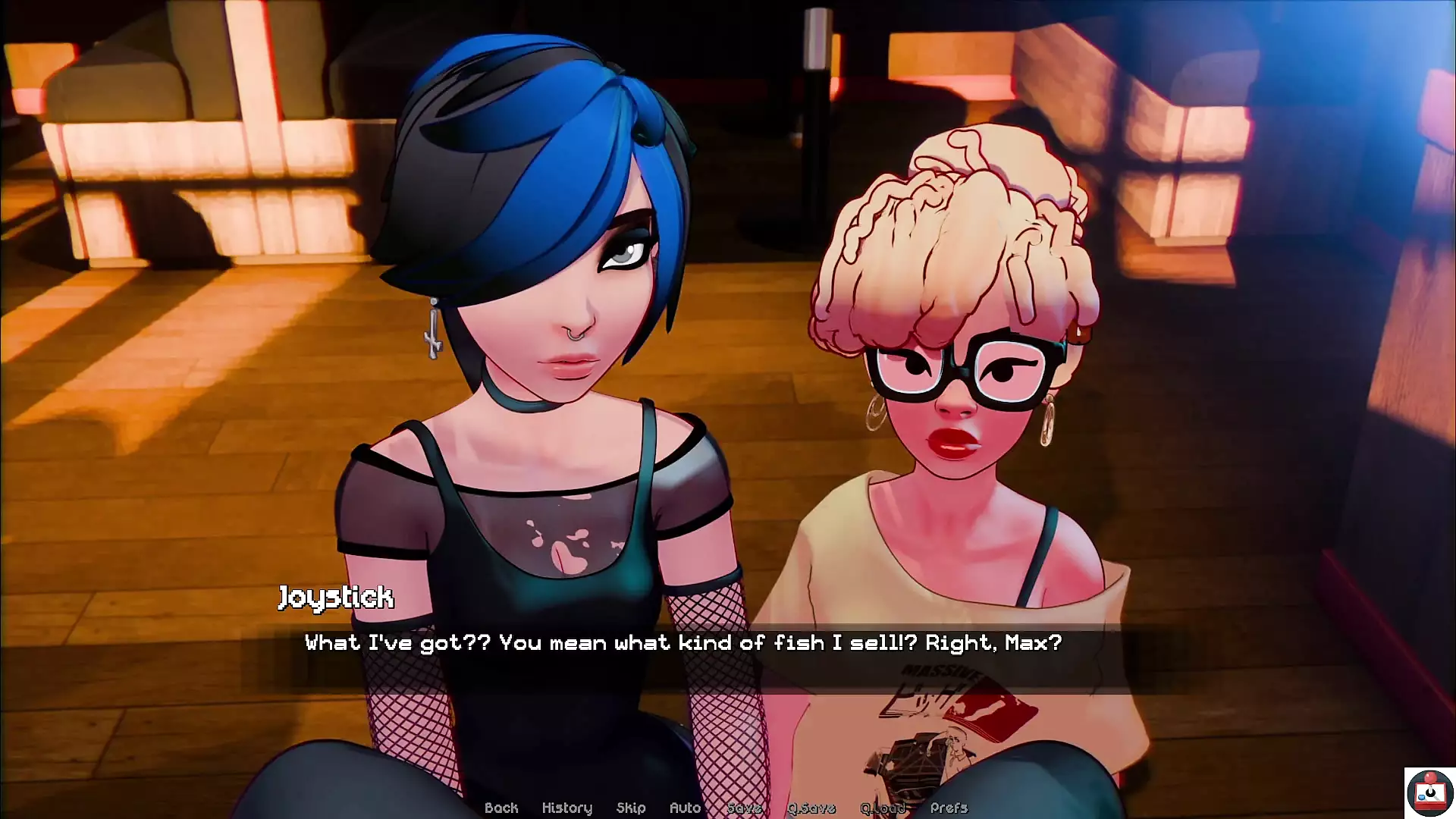This screenshot has width=1456, height=819.
Task: Toggle Auto-advance mode
Action: pos(685,808)
